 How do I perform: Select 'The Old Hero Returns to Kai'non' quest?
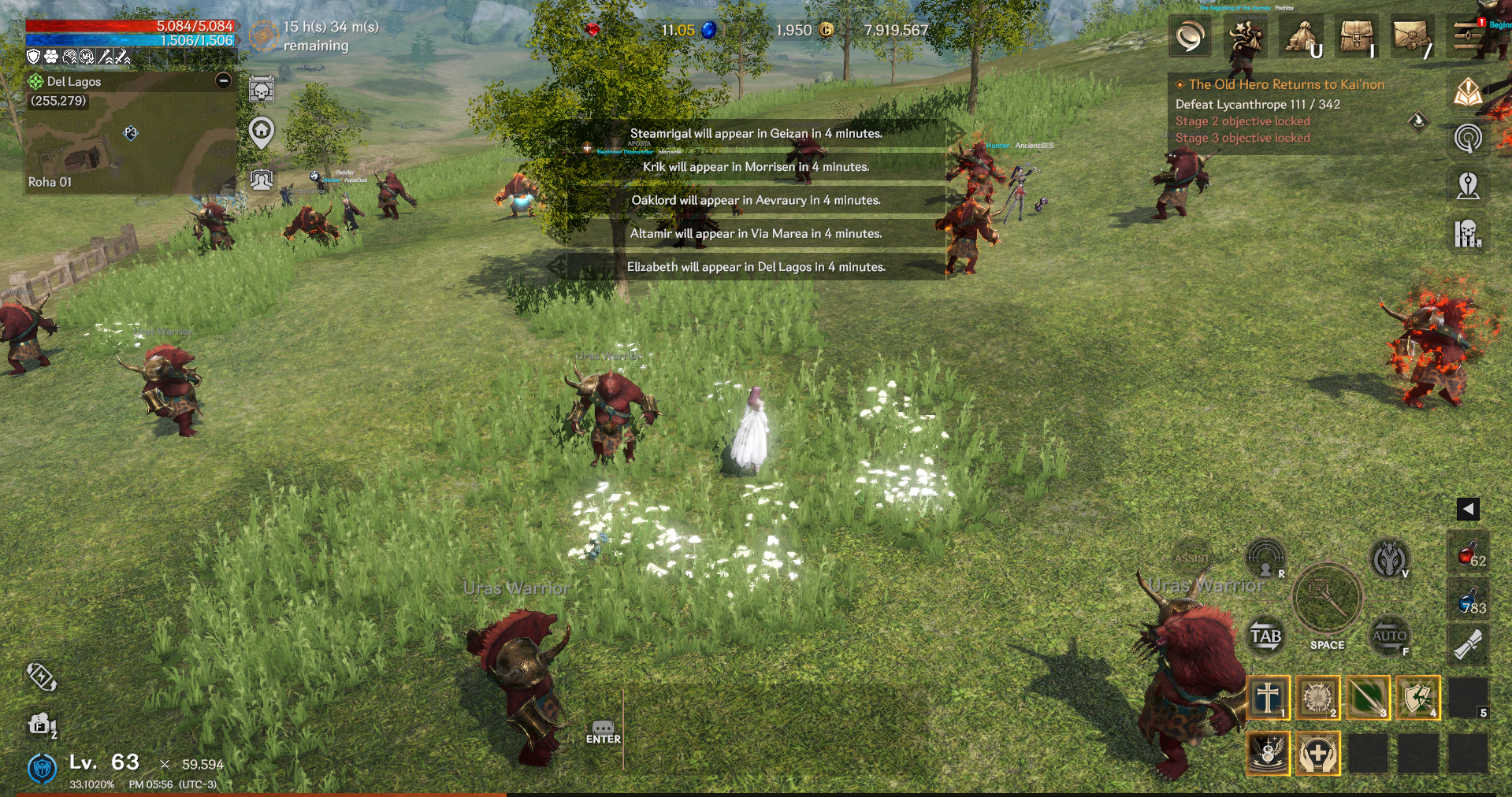point(1286,84)
